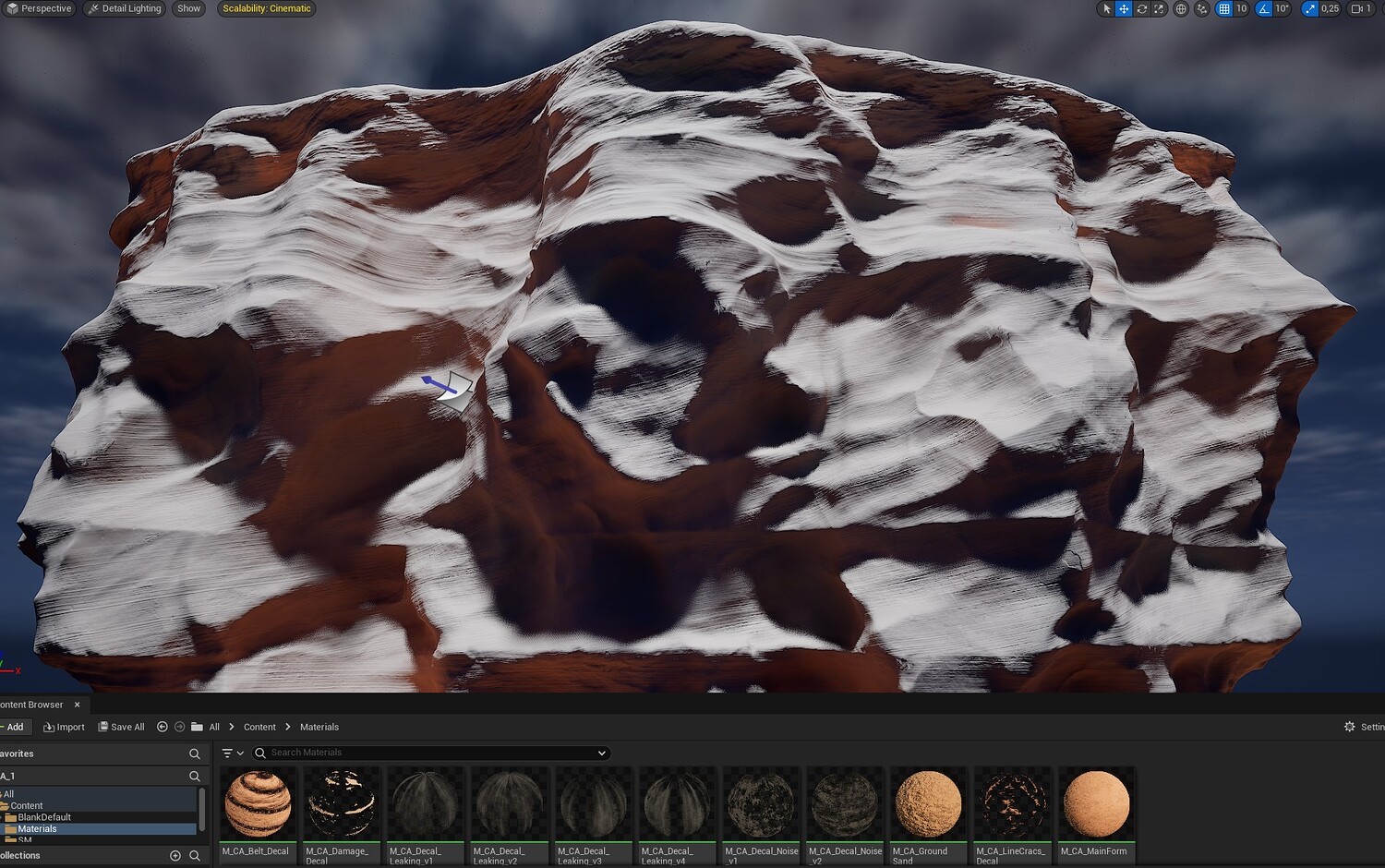The image size is (1385, 868).
Task: Save all assets with Save All
Action: [x=121, y=727]
